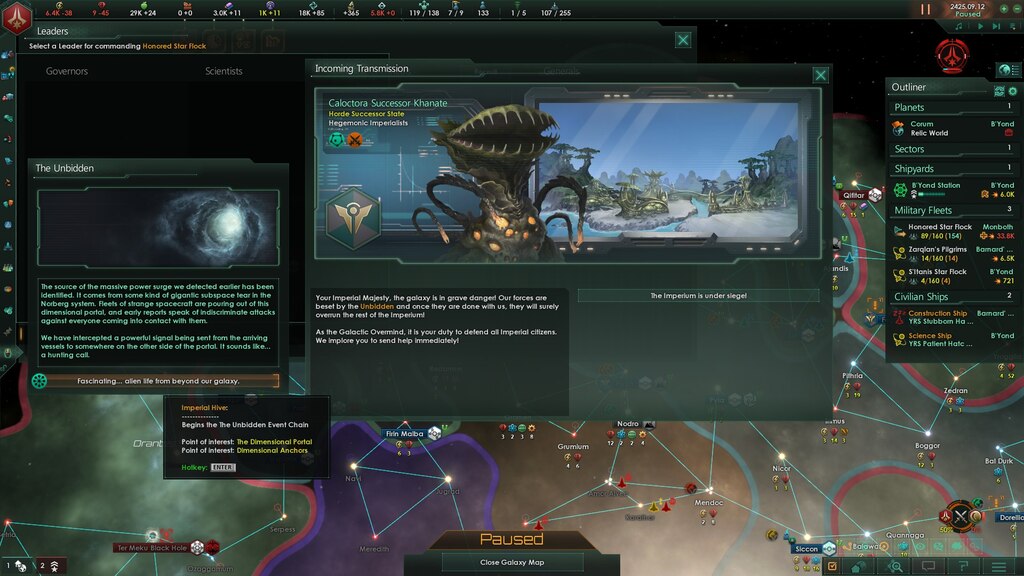Switch to the Governors leader tab

67,71
